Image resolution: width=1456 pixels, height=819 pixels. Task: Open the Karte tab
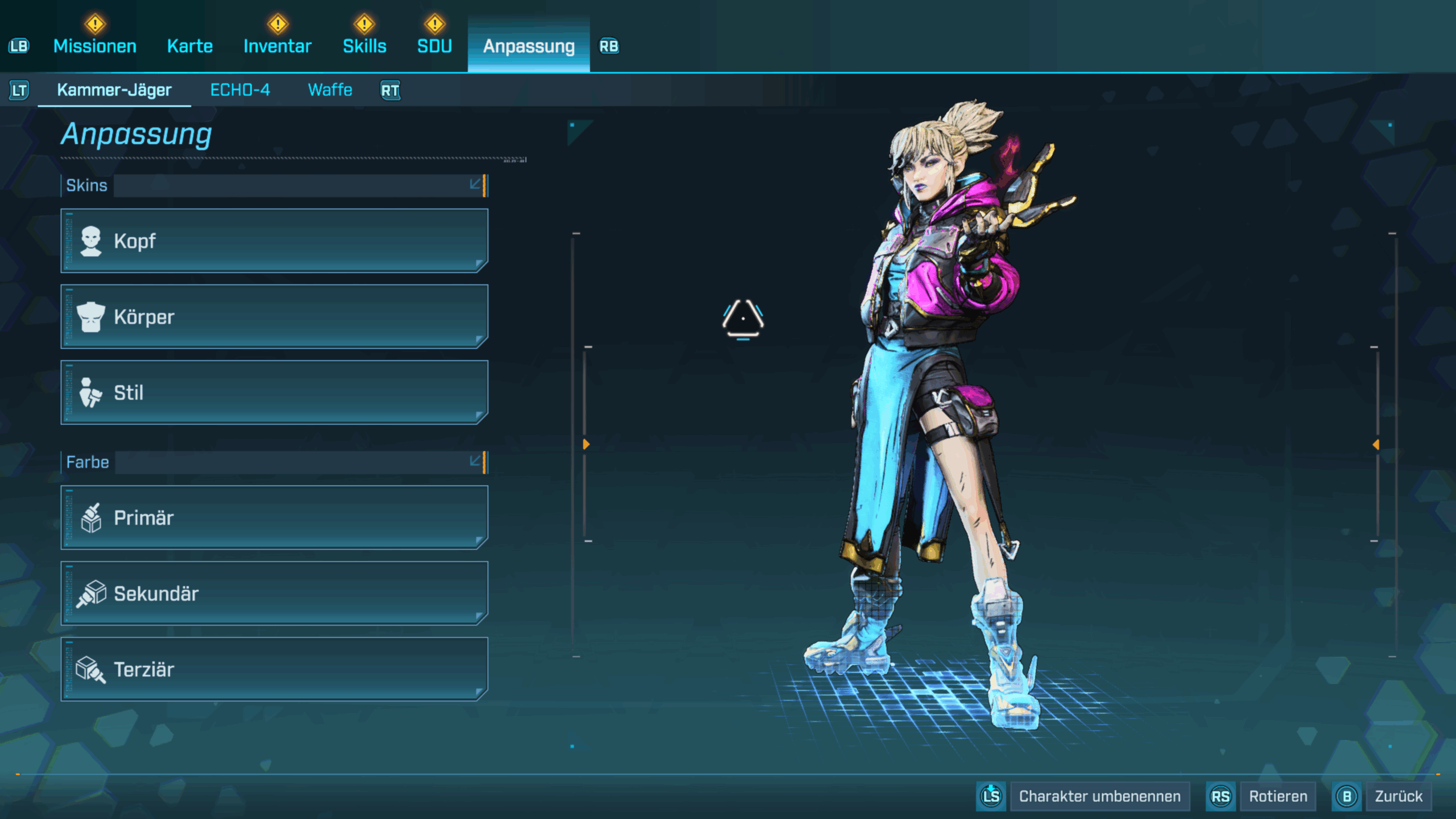pos(190,46)
